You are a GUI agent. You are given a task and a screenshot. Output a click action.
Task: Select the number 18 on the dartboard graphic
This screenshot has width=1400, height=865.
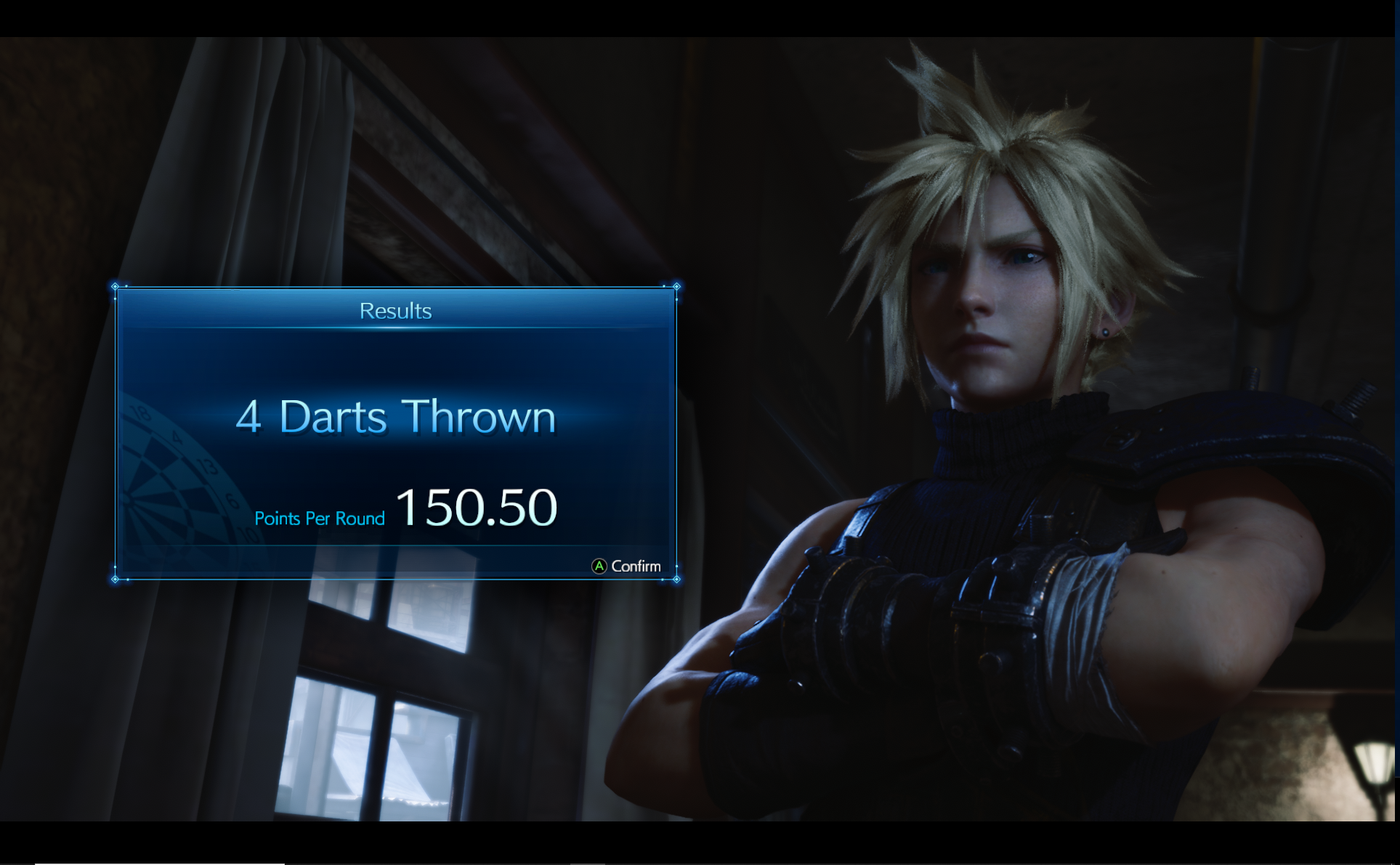(141, 413)
